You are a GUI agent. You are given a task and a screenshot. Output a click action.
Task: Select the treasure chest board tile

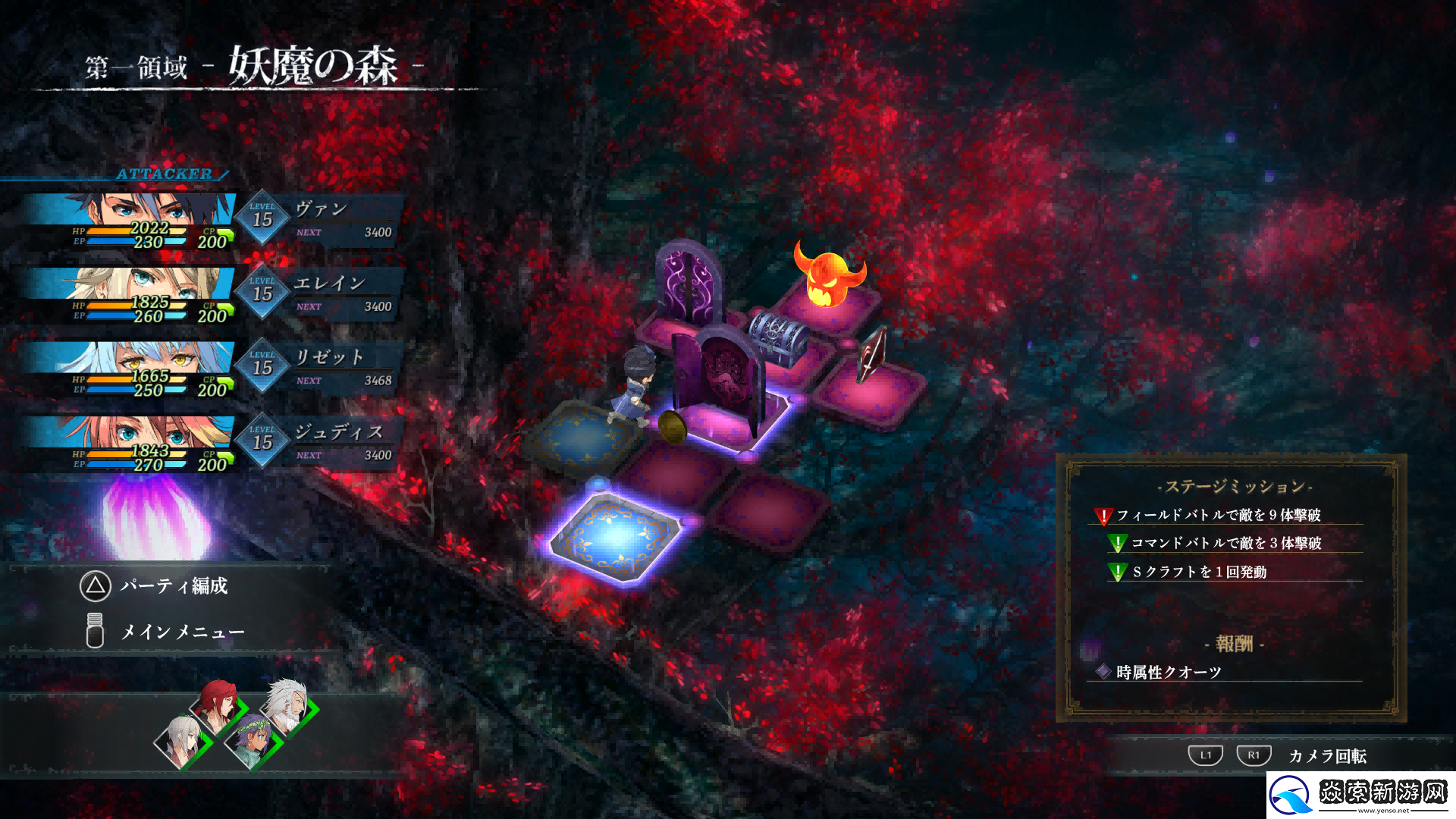pyautogui.click(x=776, y=337)
